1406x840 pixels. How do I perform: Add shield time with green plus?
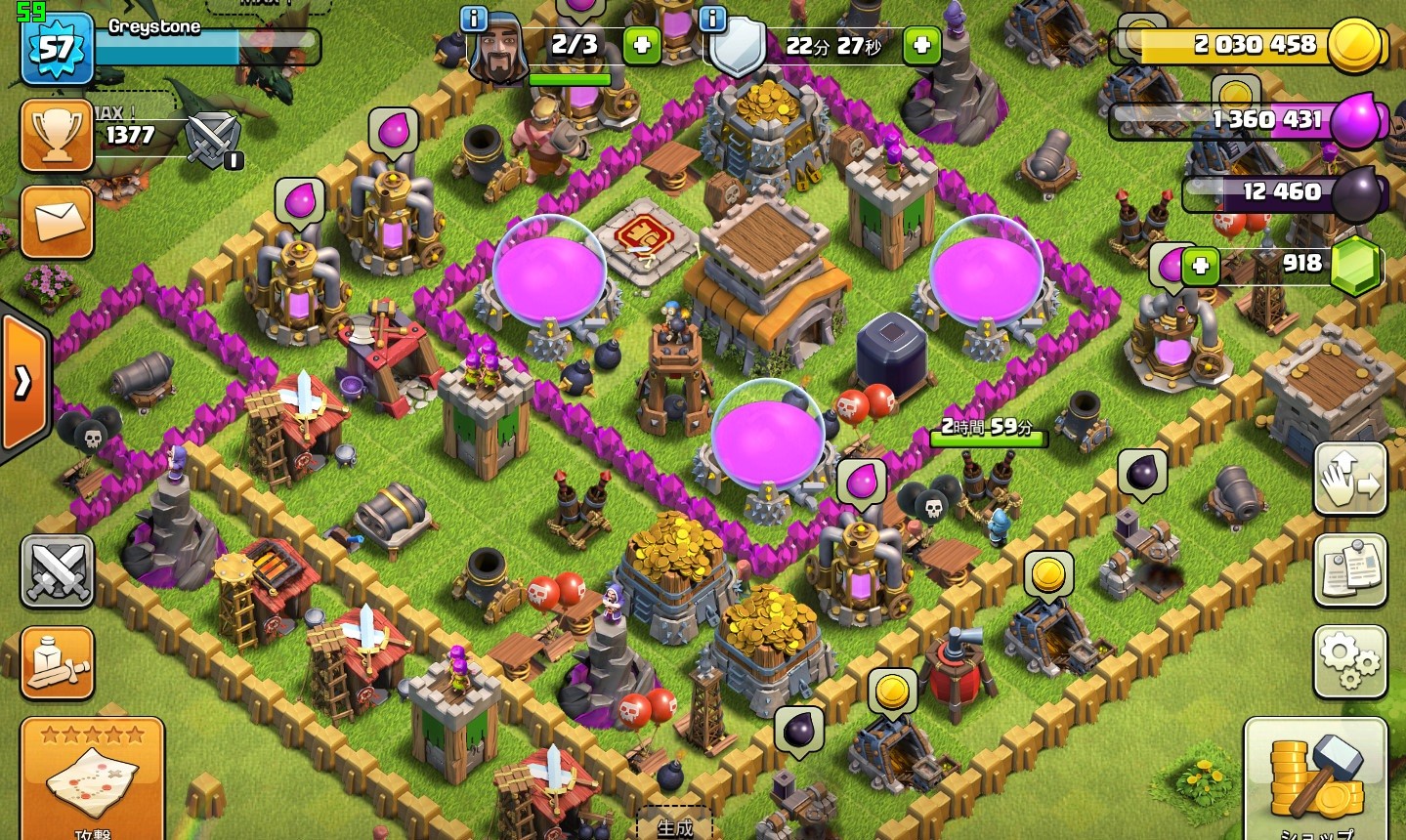[x=921, y=45]
